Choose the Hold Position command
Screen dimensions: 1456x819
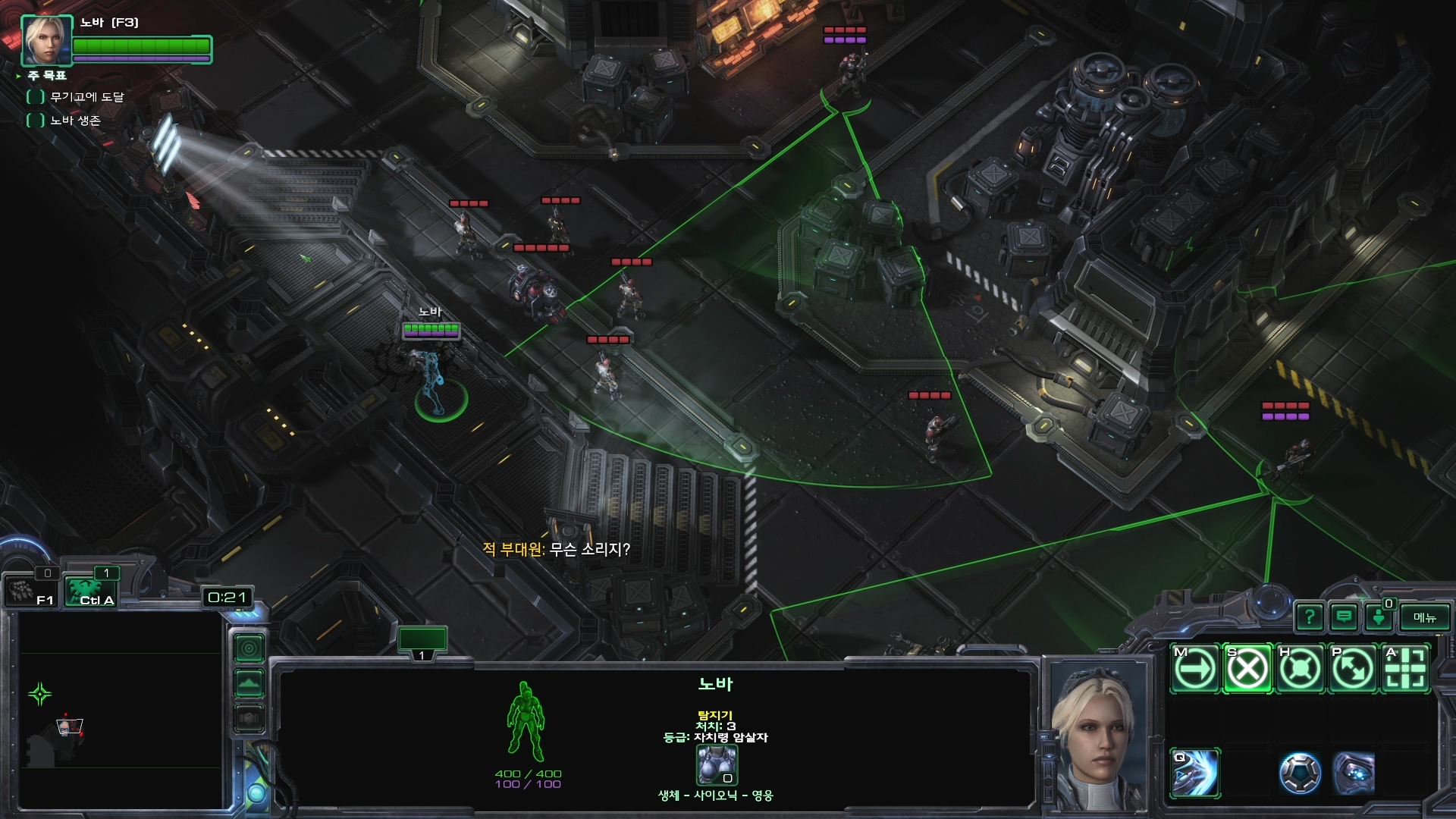point(1300,669)
